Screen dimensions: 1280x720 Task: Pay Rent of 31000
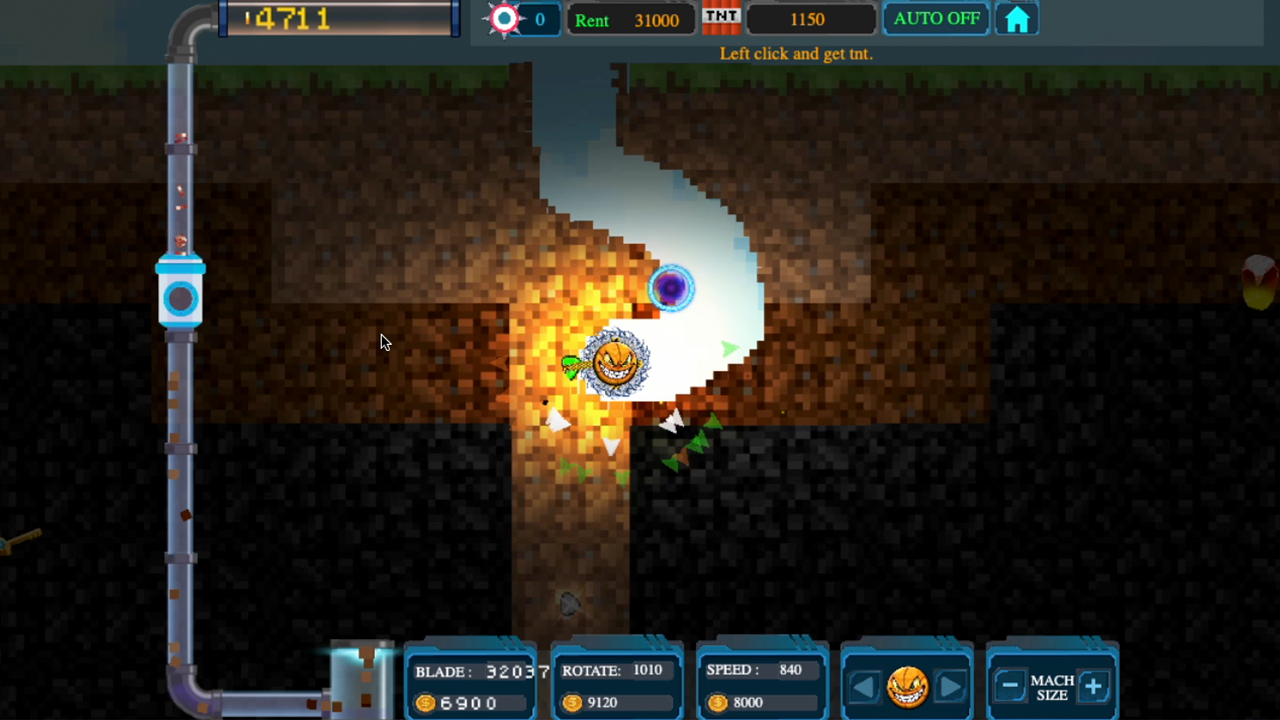[x=630, y=19]
